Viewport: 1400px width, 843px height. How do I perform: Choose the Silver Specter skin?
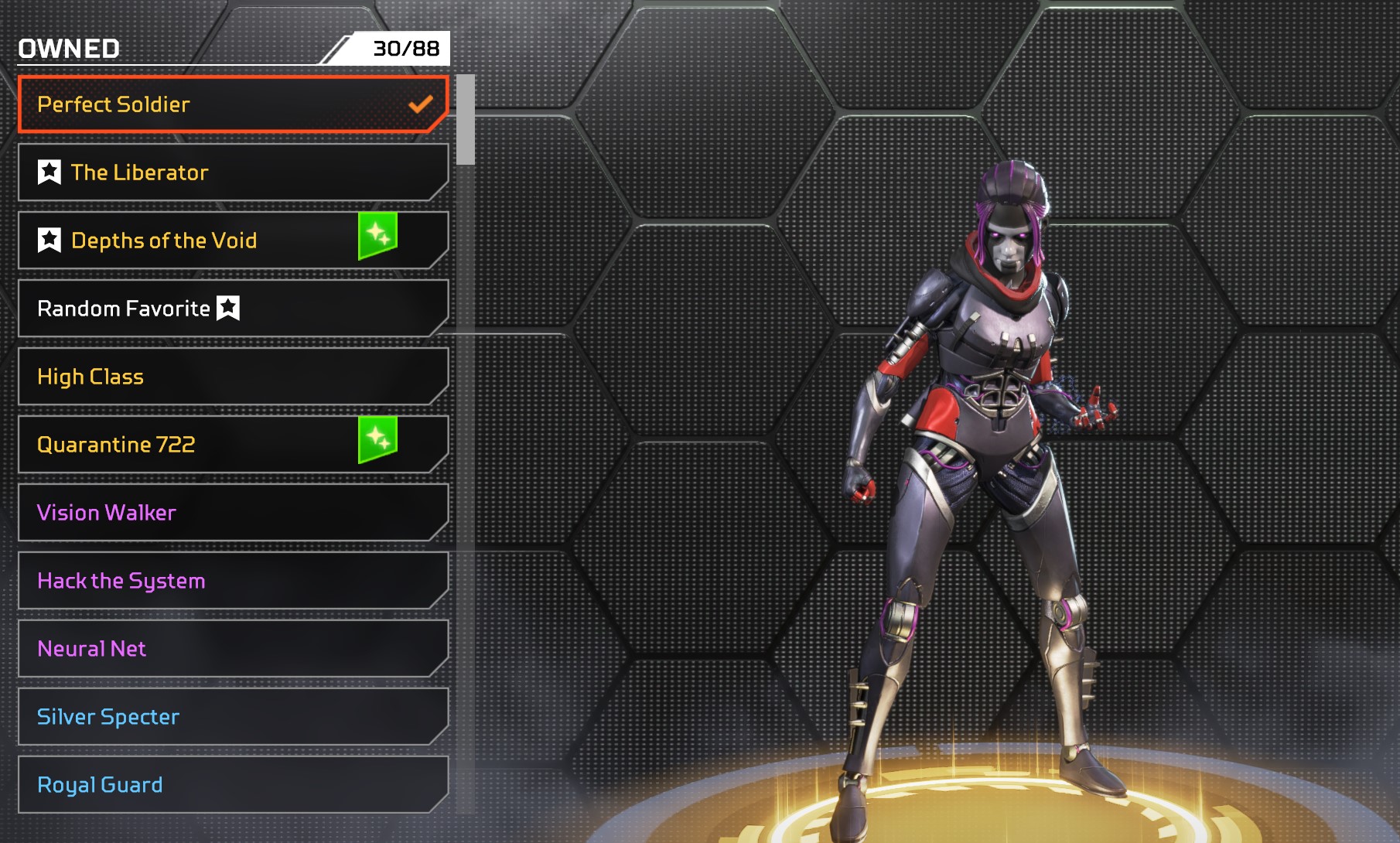232,717
